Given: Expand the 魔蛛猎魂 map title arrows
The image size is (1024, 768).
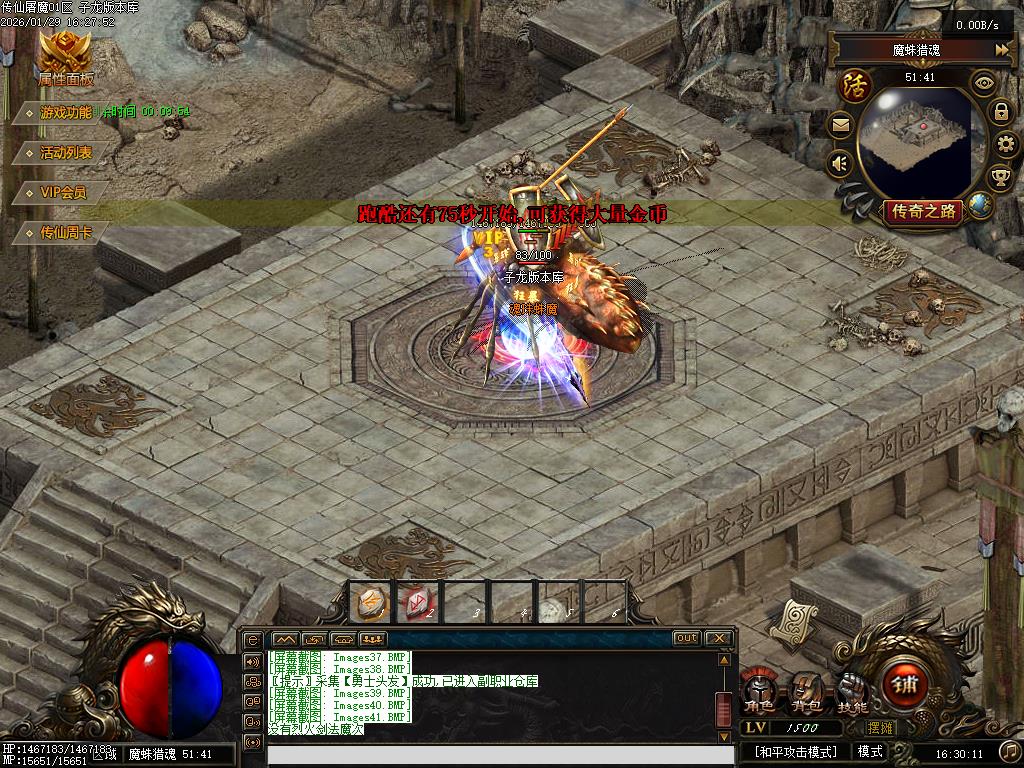Looking at the screenshot, I should tap(1002, 49).
